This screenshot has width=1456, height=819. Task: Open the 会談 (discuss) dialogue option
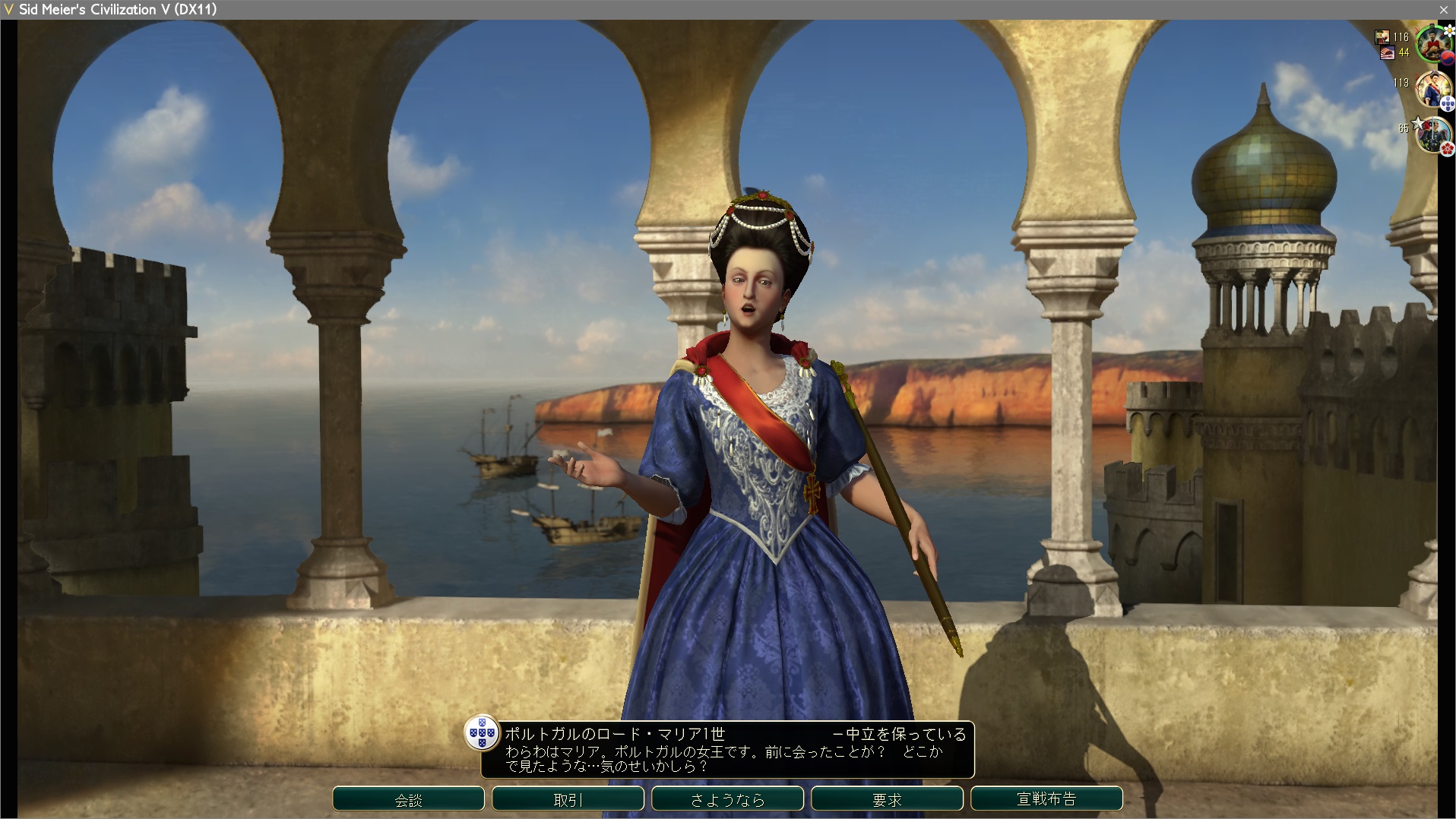pos(408,799)
